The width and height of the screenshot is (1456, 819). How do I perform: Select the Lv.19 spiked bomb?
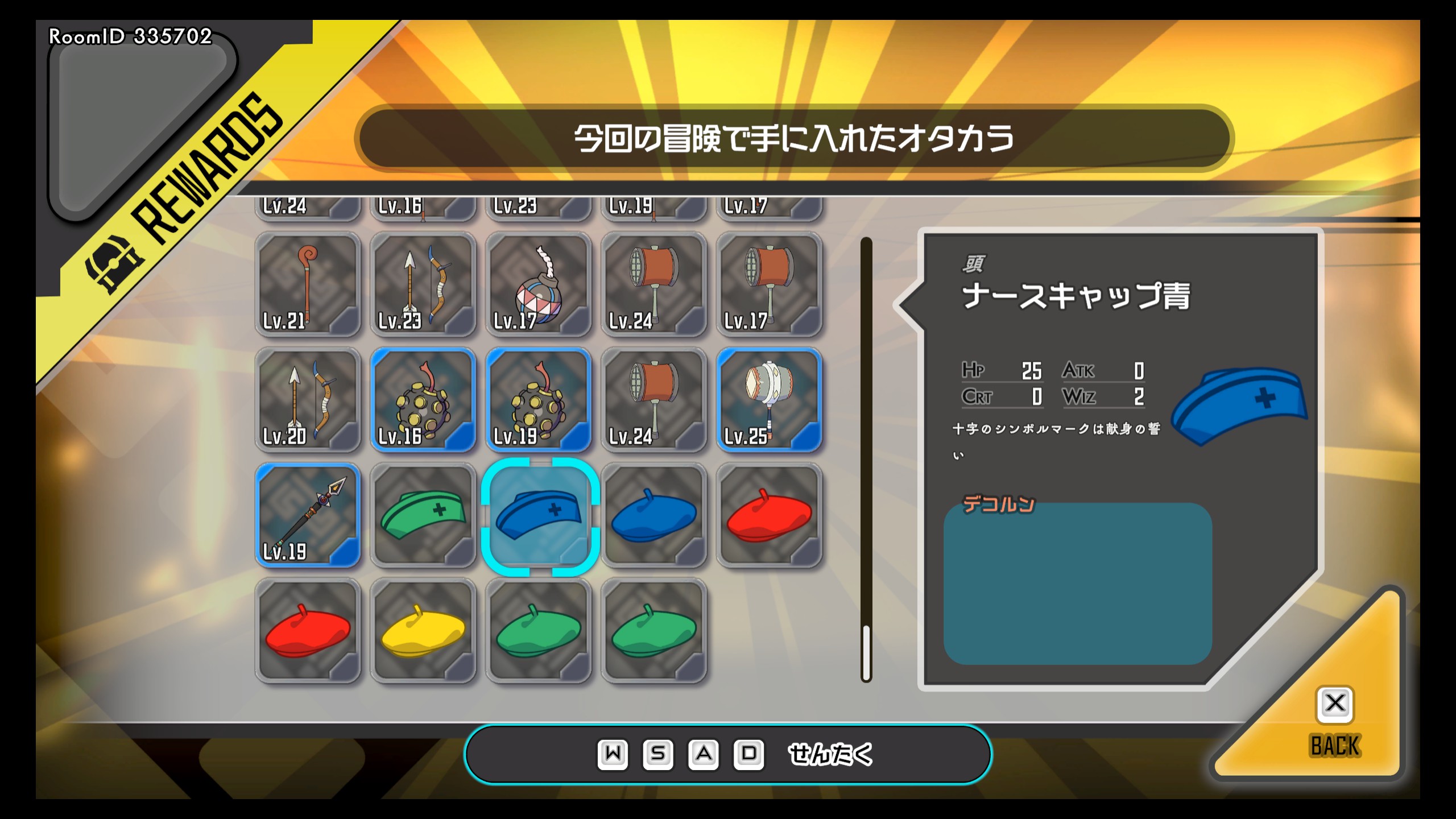pos(538,400)
